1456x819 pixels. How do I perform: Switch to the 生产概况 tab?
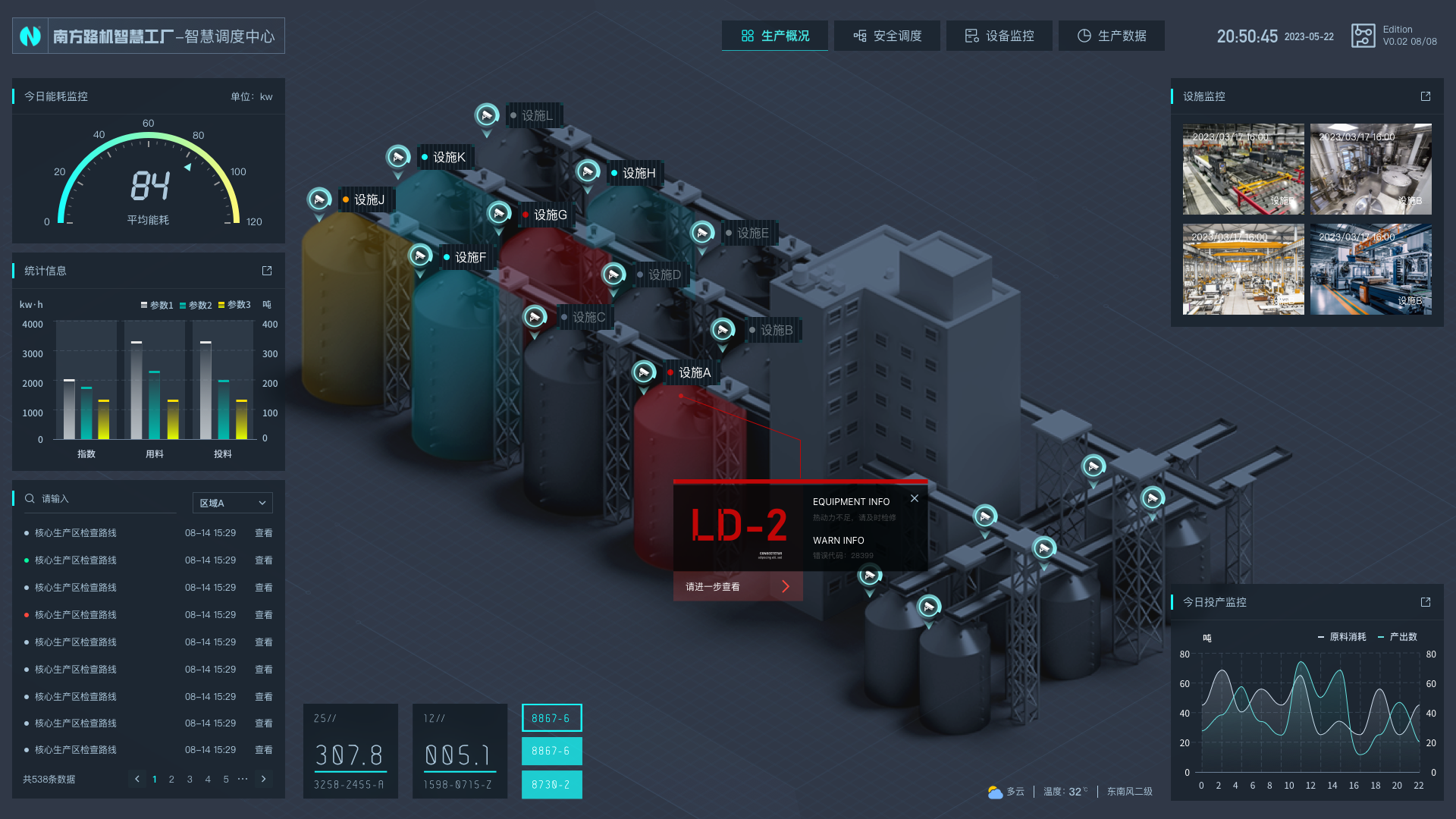(x=774, y=36)
